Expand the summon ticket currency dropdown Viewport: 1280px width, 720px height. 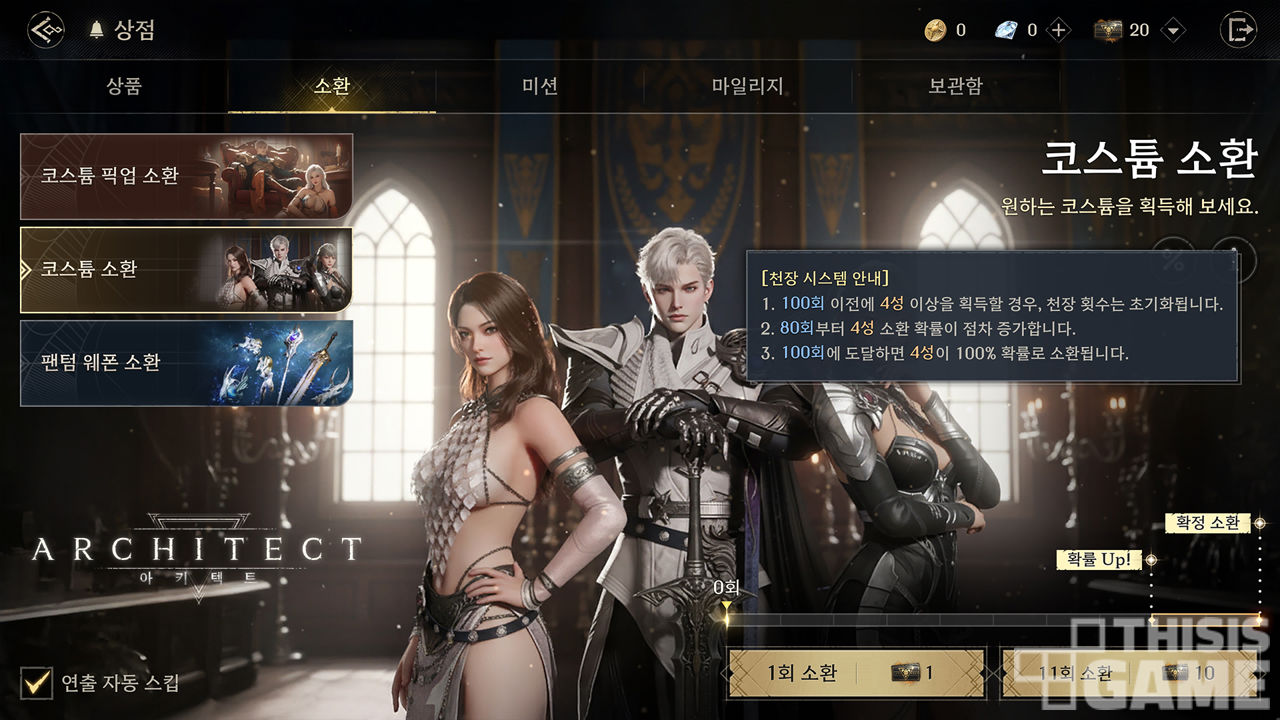coord(1173,30)
